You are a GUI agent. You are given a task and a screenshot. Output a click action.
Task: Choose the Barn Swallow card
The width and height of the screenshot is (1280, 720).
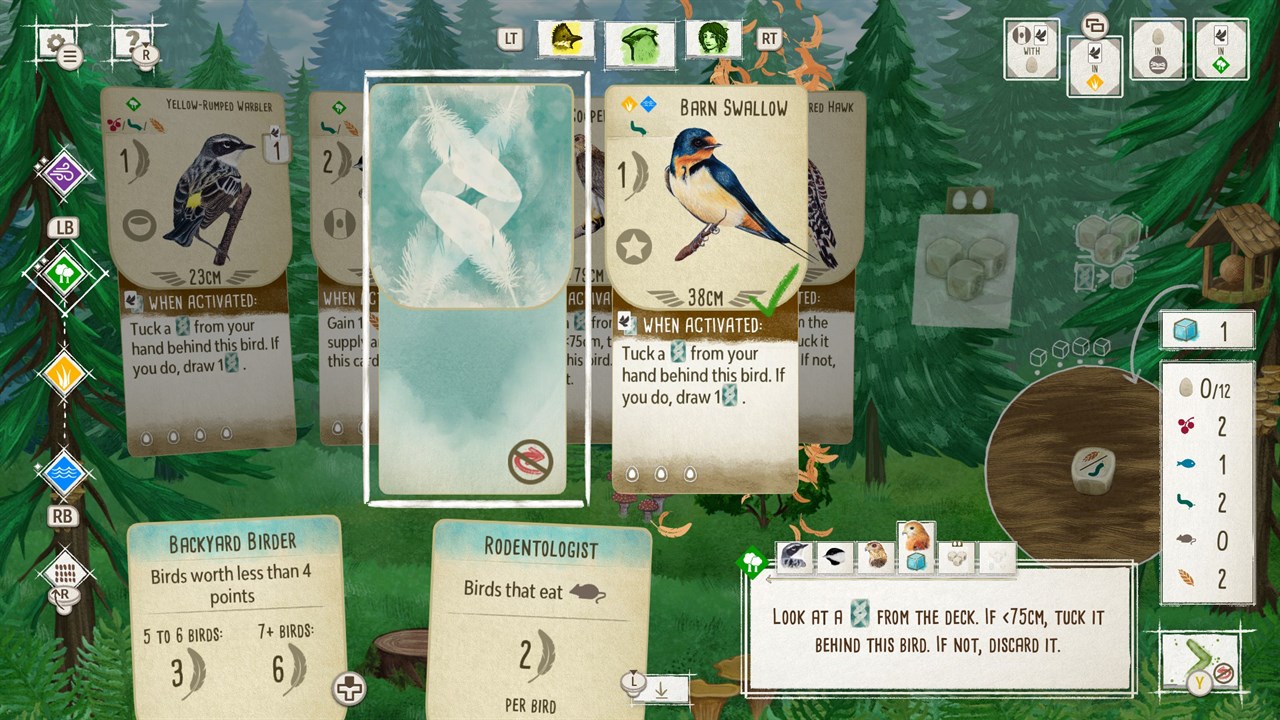tap(706, 290)
